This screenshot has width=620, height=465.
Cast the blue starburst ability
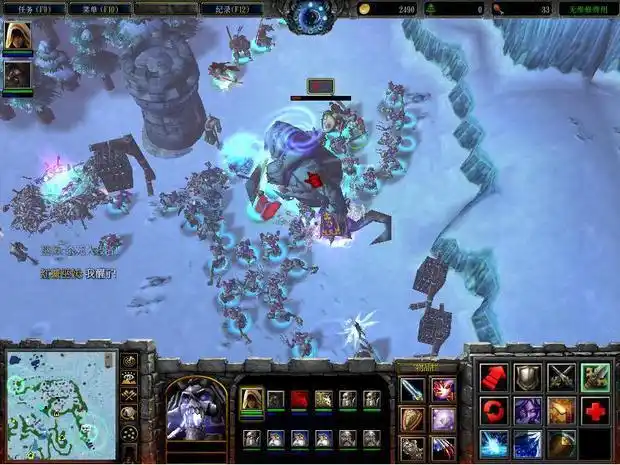tap(494, 443)
